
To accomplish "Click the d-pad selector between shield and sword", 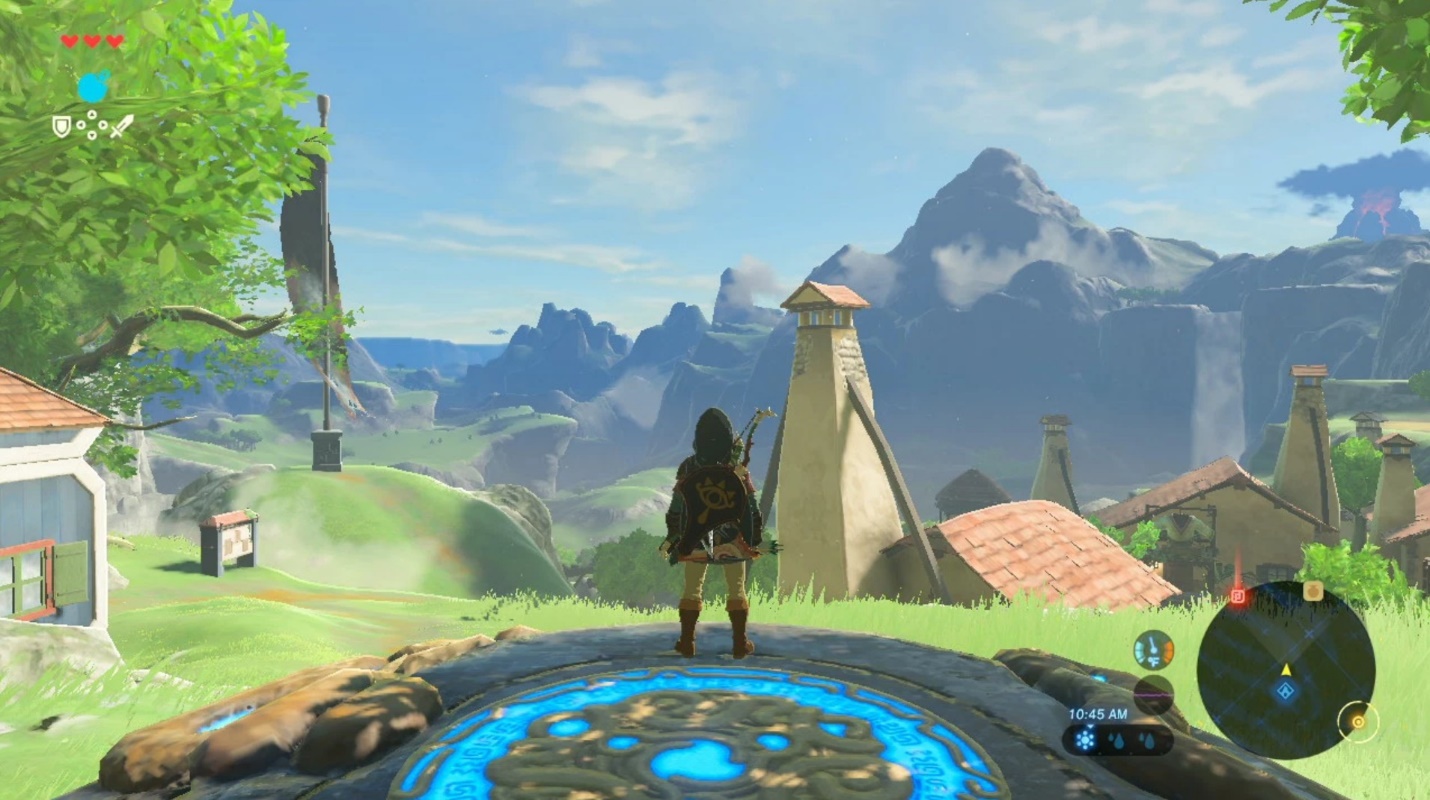I will click(x=92, y=125).
